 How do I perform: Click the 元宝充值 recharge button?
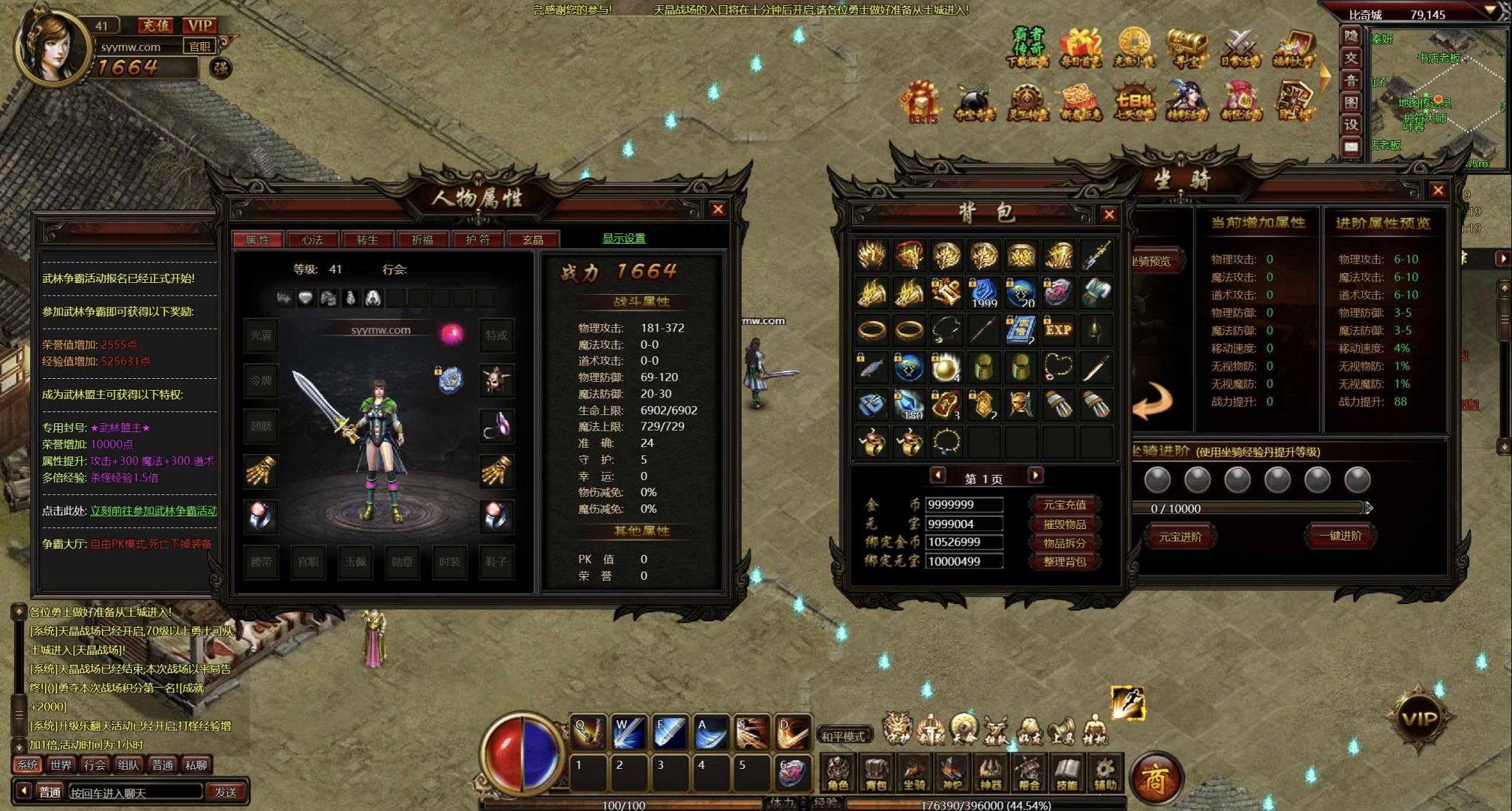click(x=1064, y=505)
